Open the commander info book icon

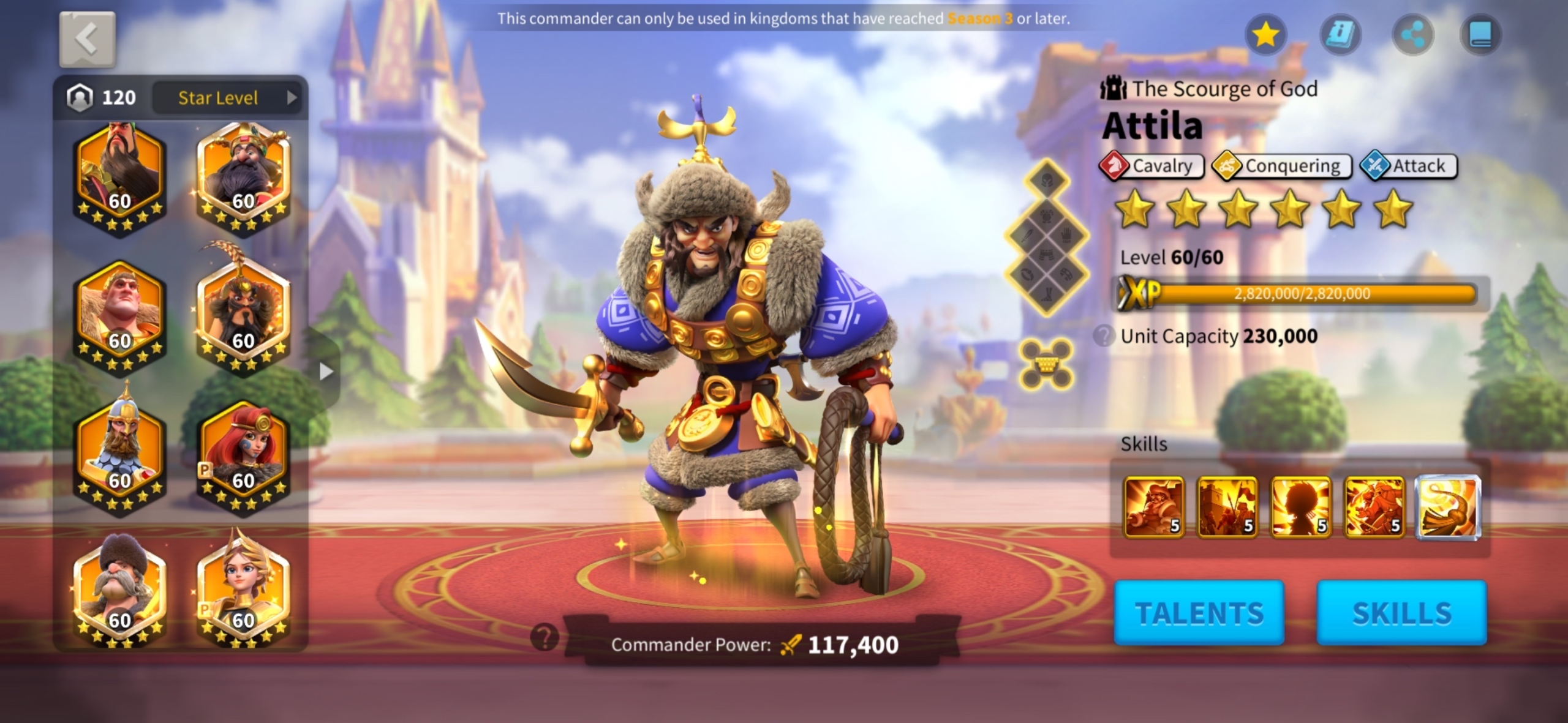point(1340,35)
